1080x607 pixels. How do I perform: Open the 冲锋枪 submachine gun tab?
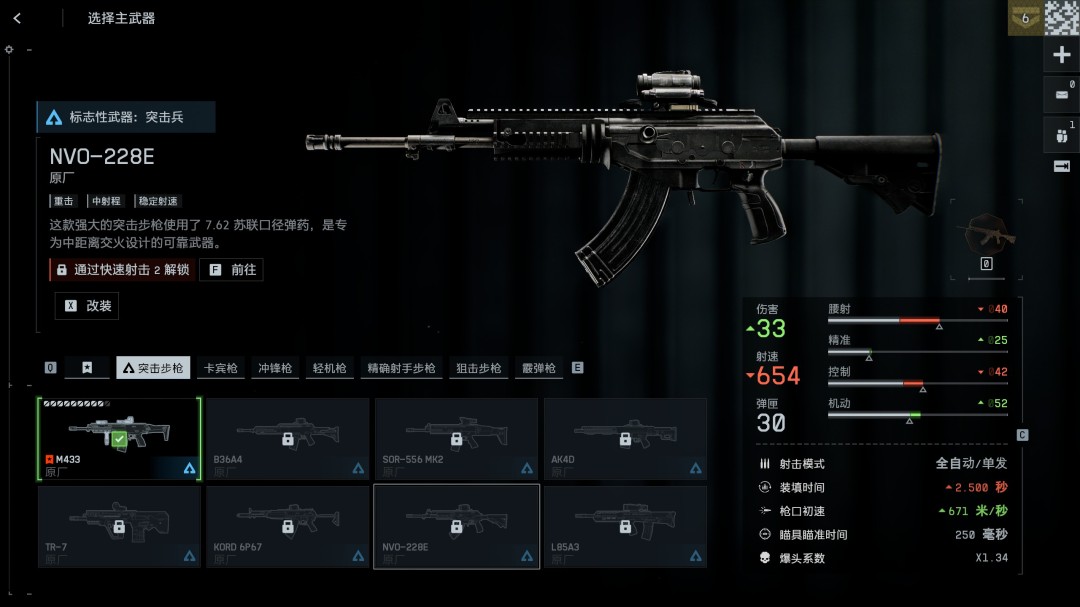[x=275, y=368]
